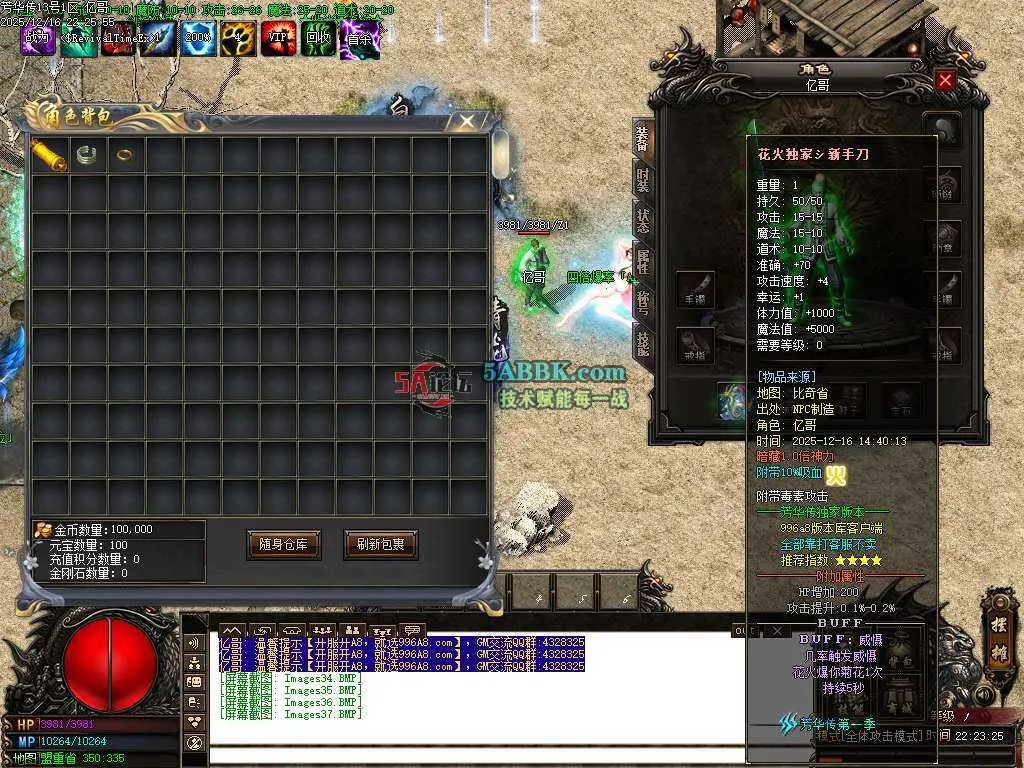Click the VIP buff icon
The image size is (1024, 768).
pos(278,38)
